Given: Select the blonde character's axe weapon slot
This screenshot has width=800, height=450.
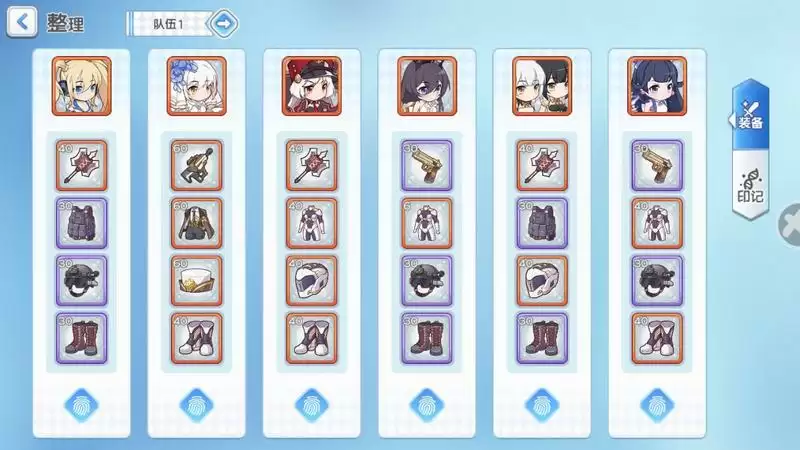Looking at the screenshot, I should tap(82, 166).
